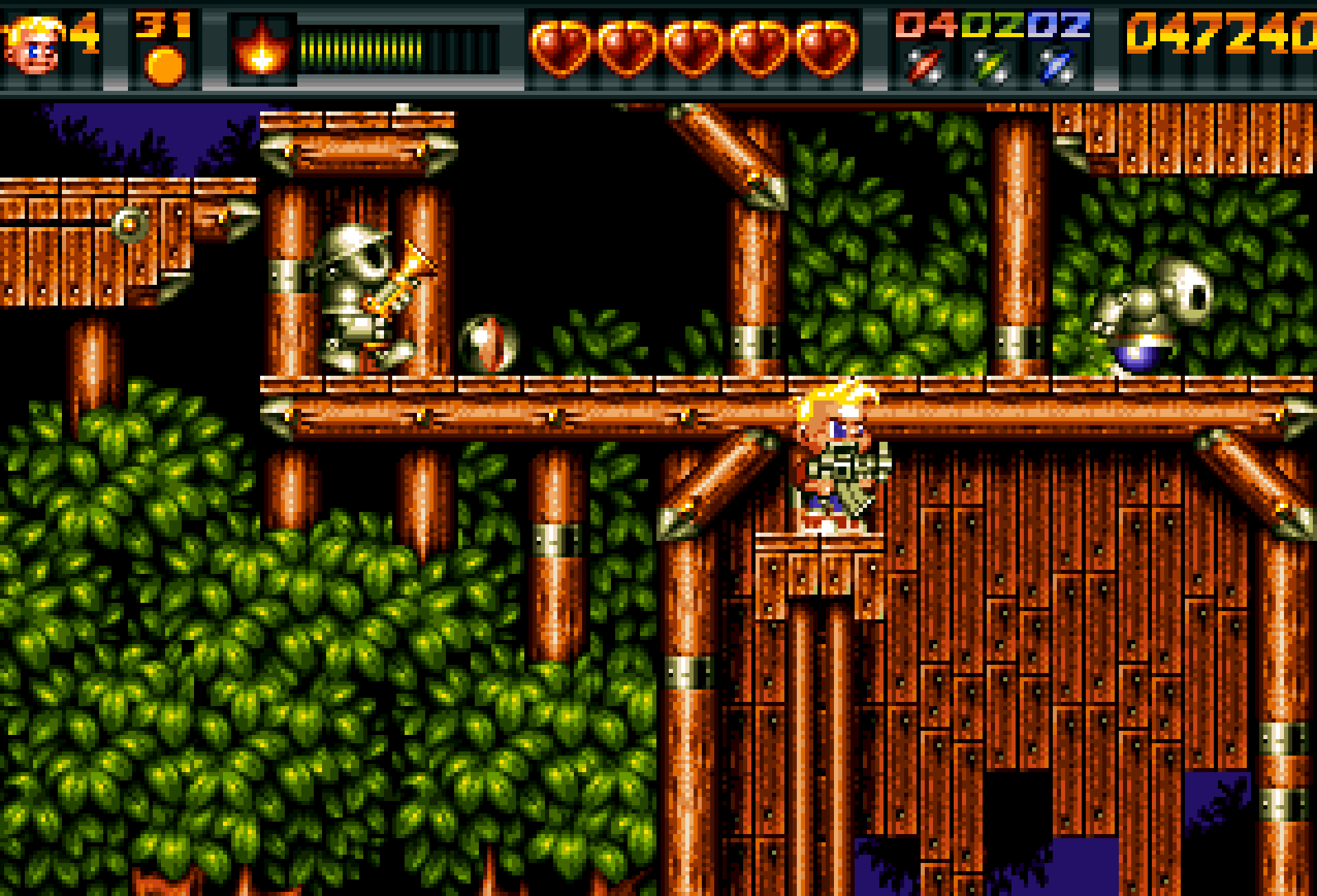Choose the red crystal item icon

pos(924,66)
